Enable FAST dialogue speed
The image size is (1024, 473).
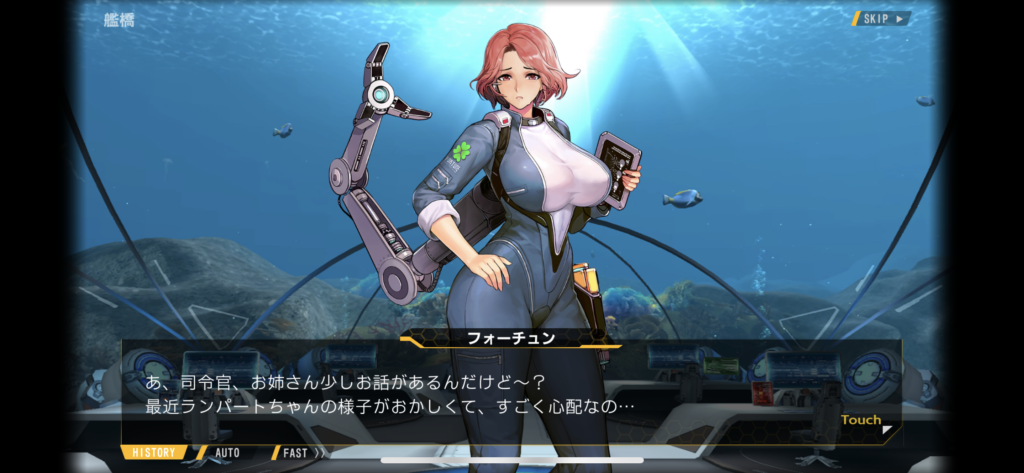click(x=297, y=452)
